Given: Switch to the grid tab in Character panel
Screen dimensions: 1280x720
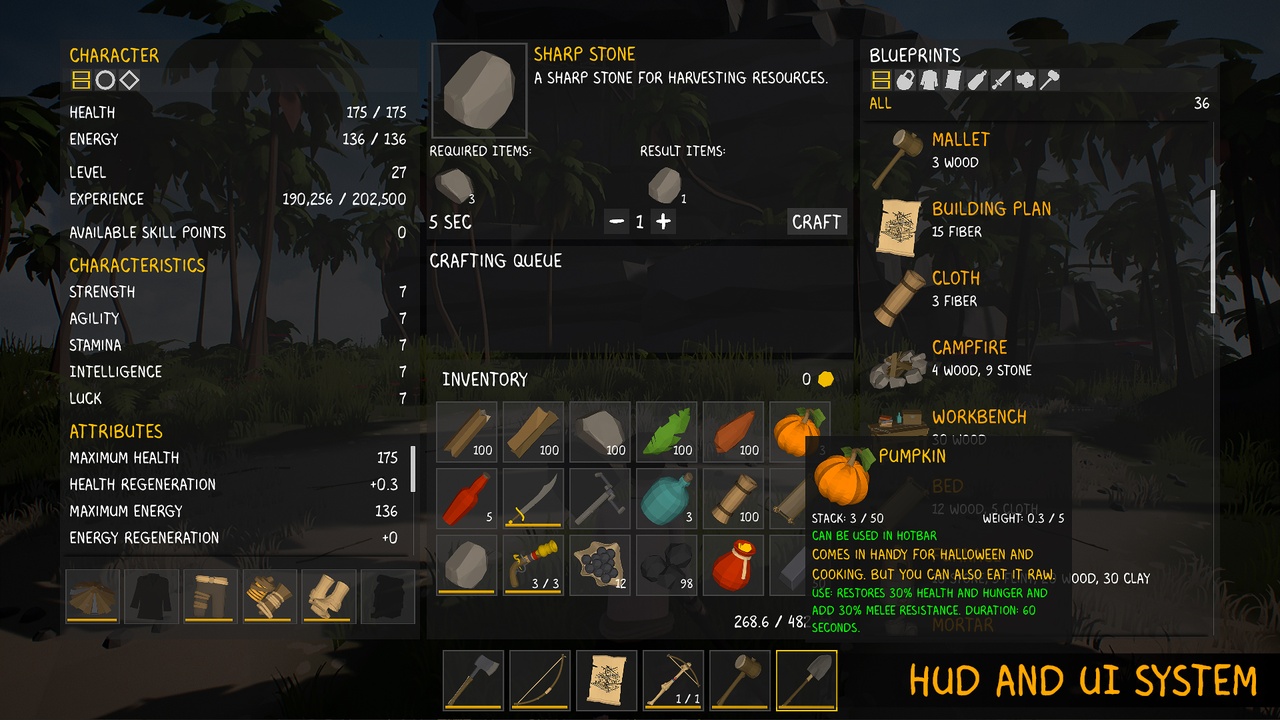Looking at the screenshot, I should coord(81,80).
